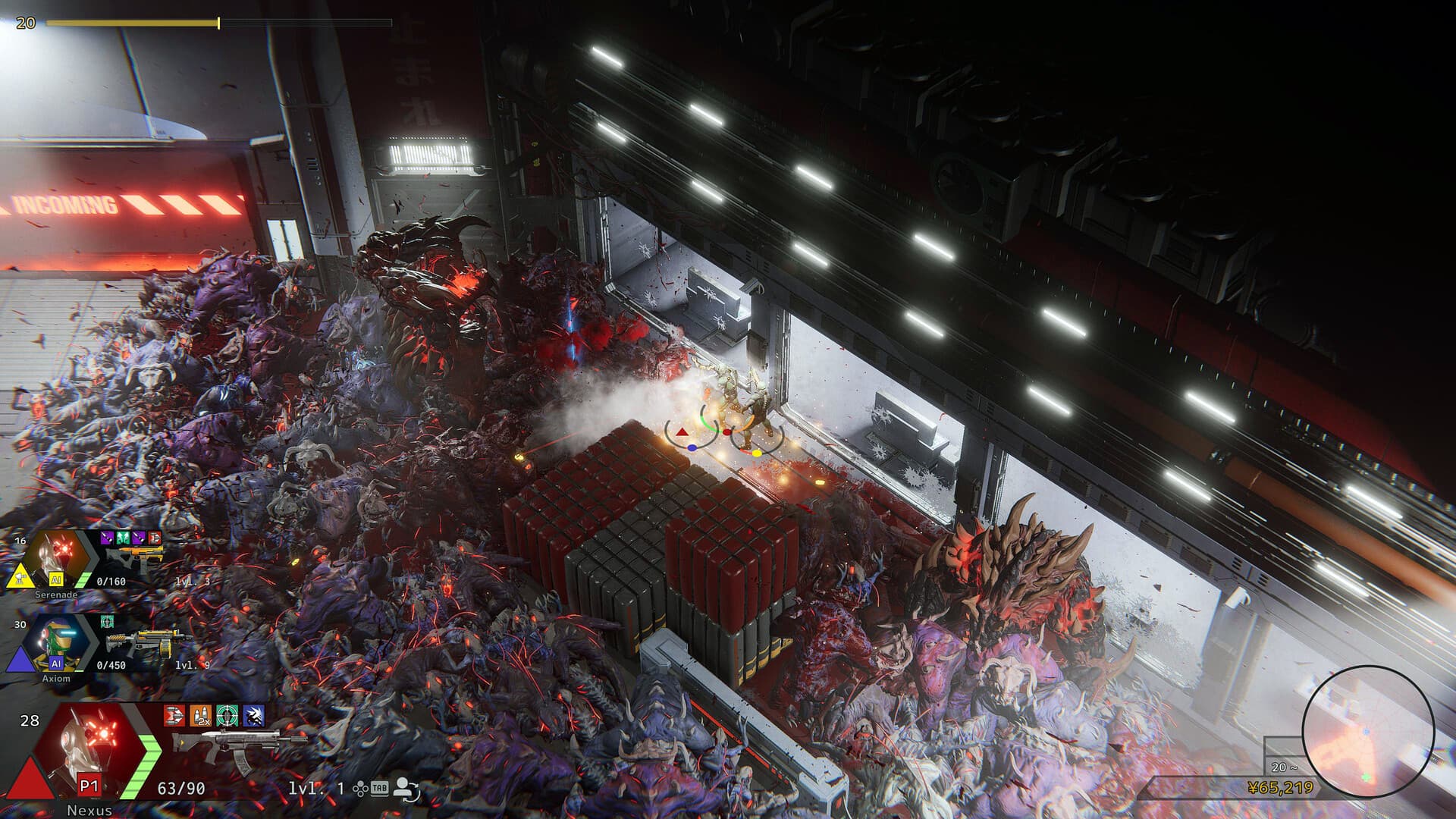This screenshot has height=819, width=1456.
Task: Click Axiom's green crosshair perk icon
Action: coord(107,622)
